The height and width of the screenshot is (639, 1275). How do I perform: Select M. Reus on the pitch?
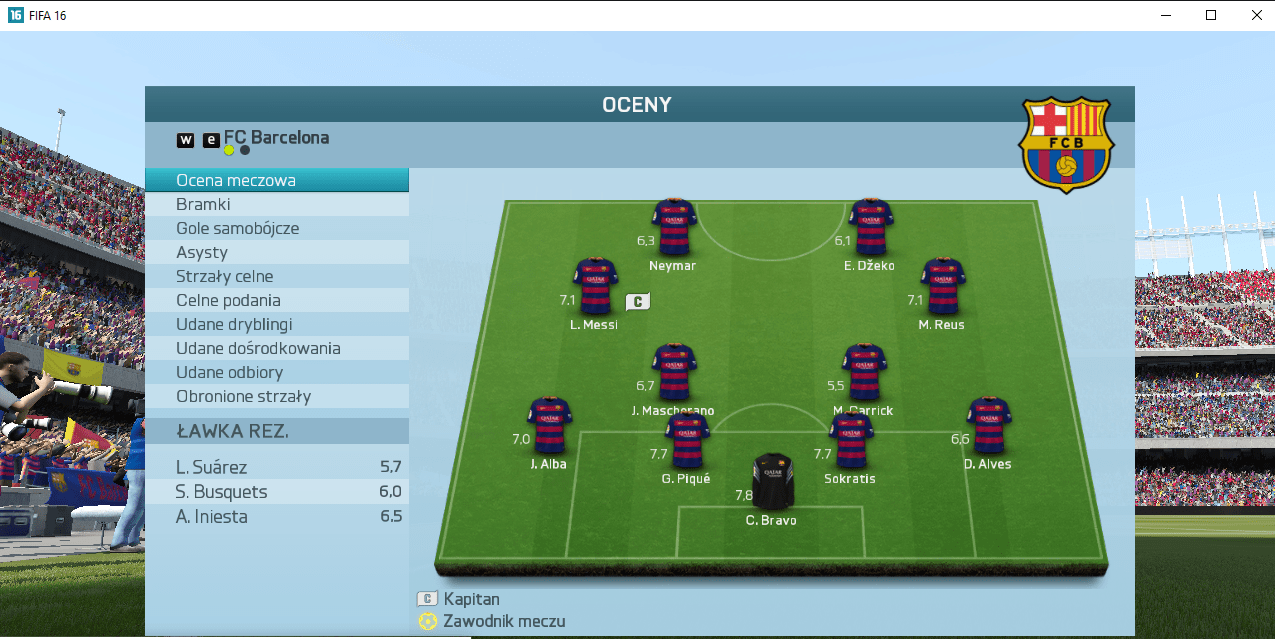click(x=942, y=286)
